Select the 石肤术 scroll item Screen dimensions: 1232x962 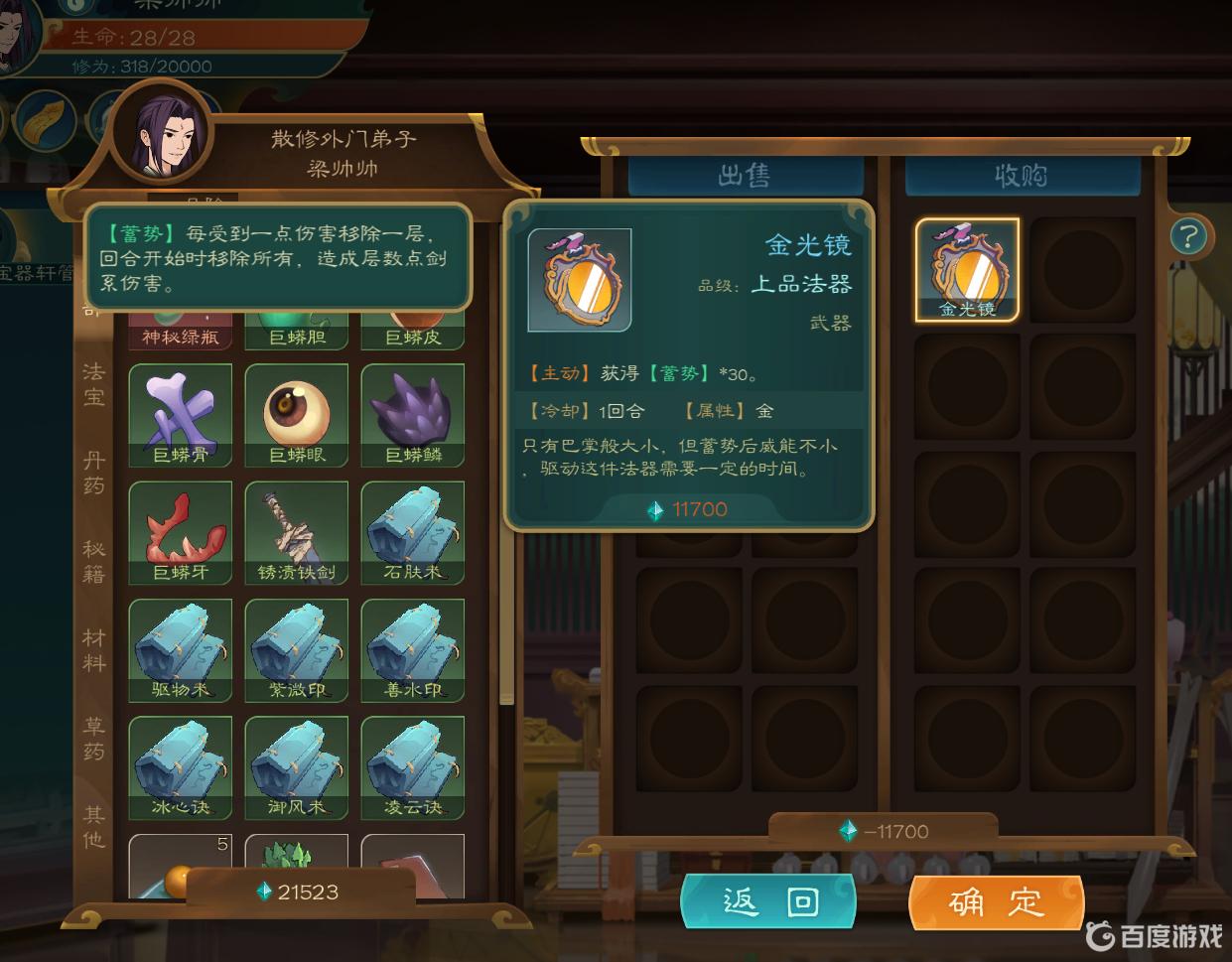pyautogui.click(x=413, y=532)
